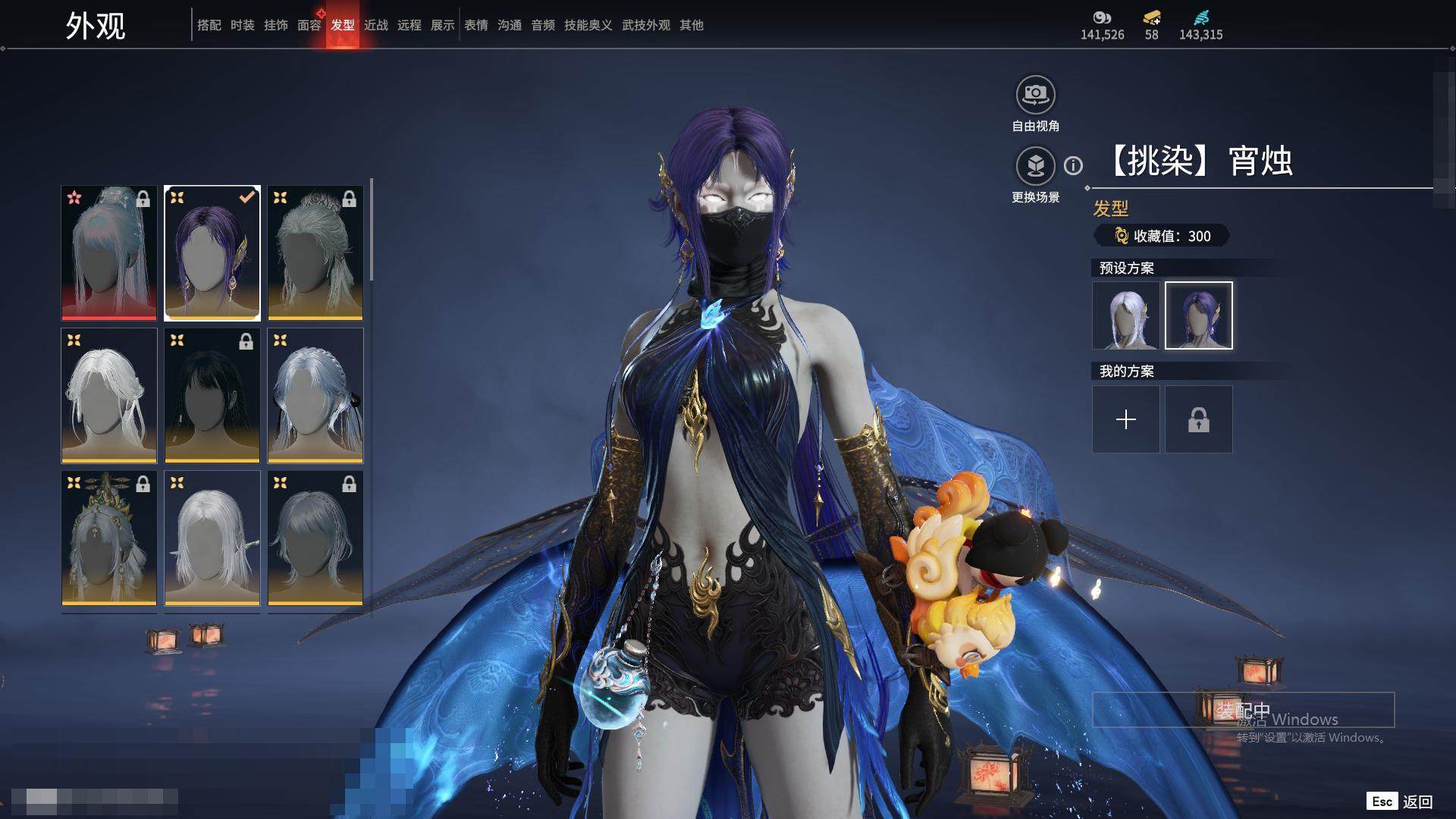This screenshot has width=1456, height=819.
Task: Select the purple 宵烛 hairstyle card
Action: point(212,253)
